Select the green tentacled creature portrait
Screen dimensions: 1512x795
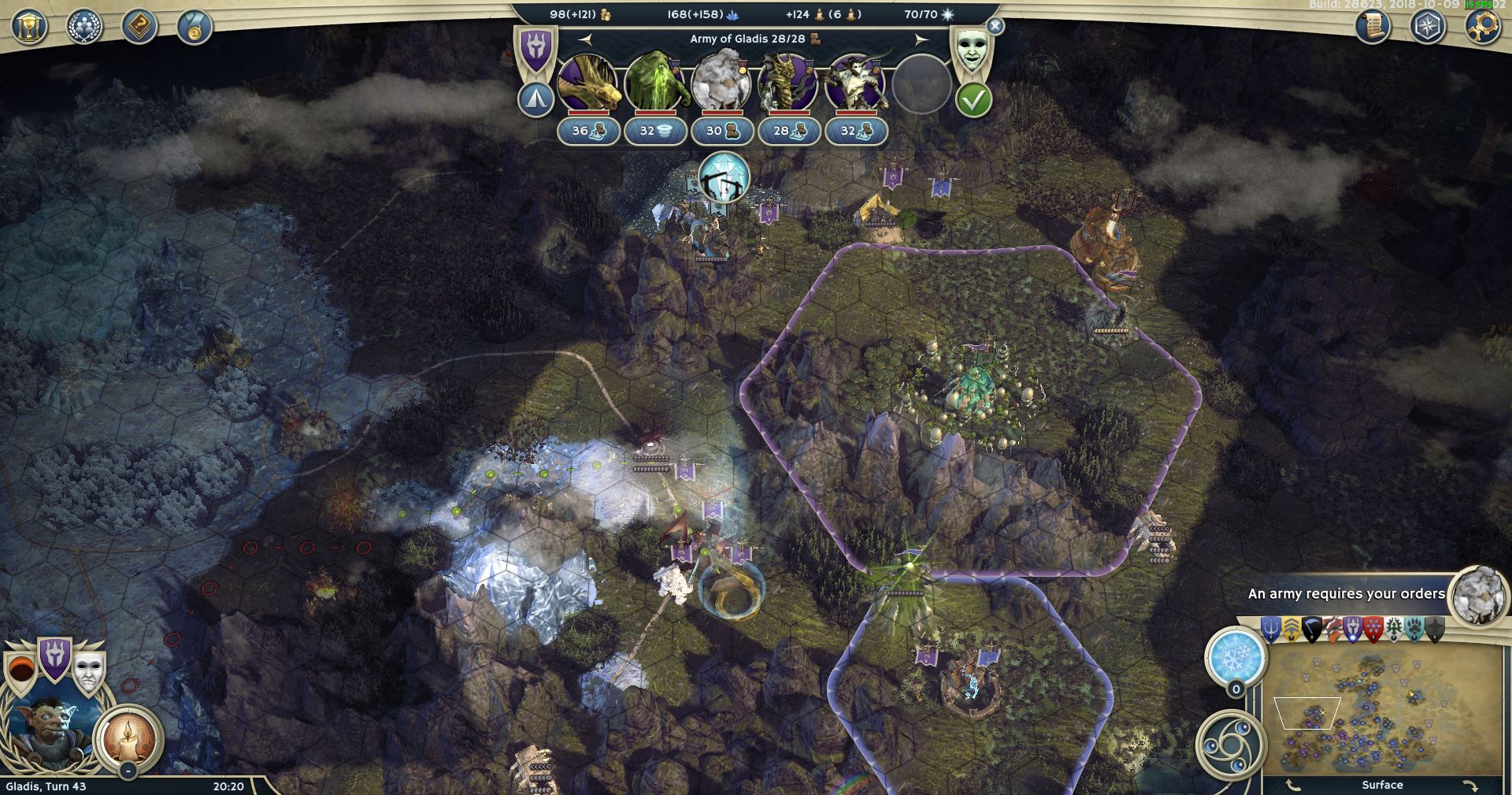655,82
